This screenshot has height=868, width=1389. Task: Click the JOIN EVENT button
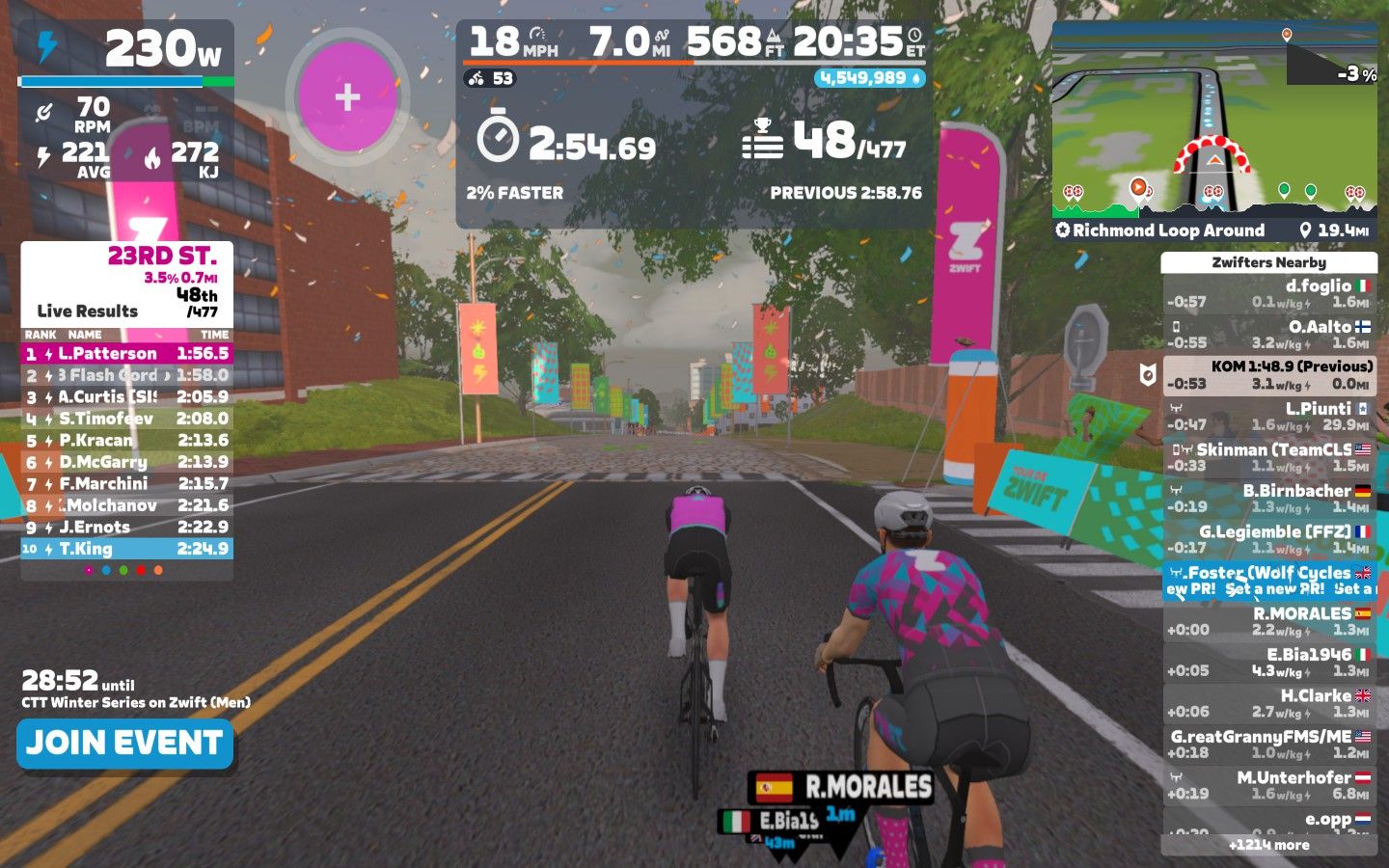coord(124,743)
